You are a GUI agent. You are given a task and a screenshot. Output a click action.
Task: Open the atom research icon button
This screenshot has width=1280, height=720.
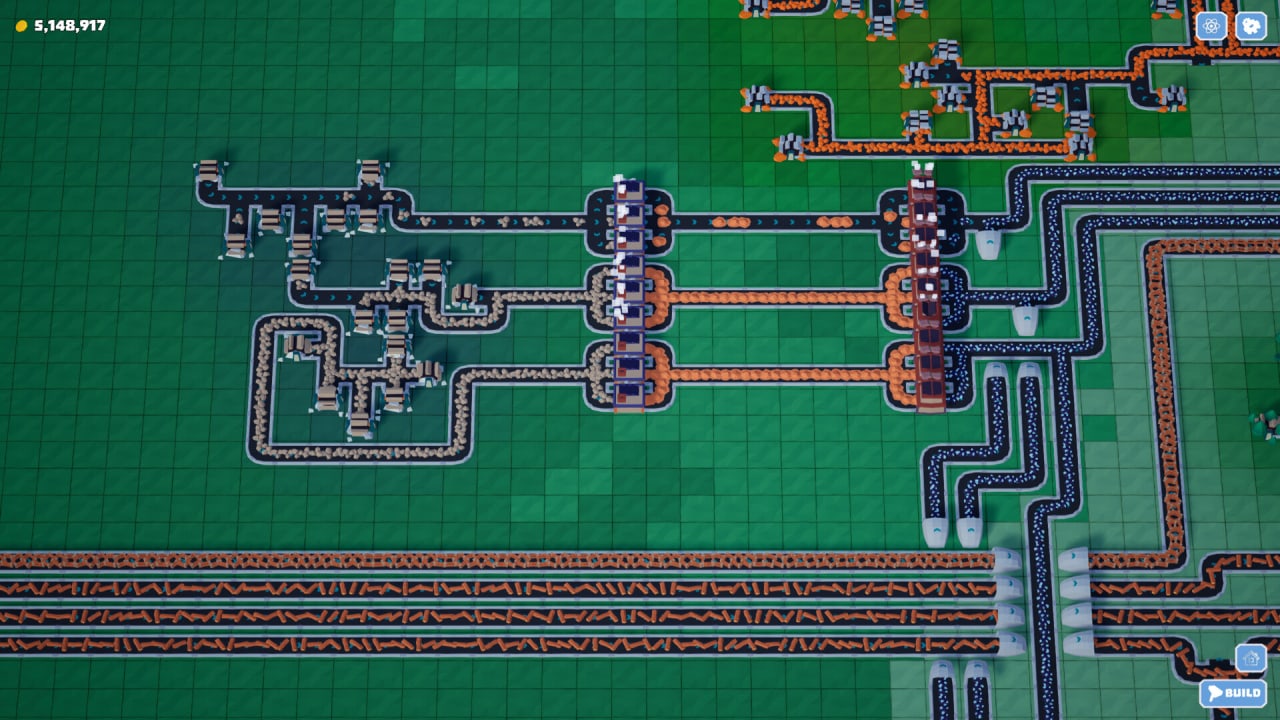click(1211, 26)
